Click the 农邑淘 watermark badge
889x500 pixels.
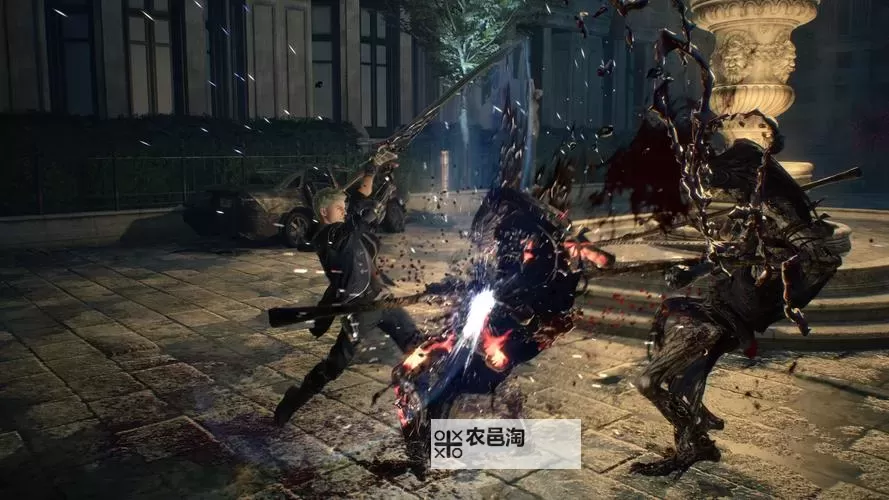tap(505, 444)
